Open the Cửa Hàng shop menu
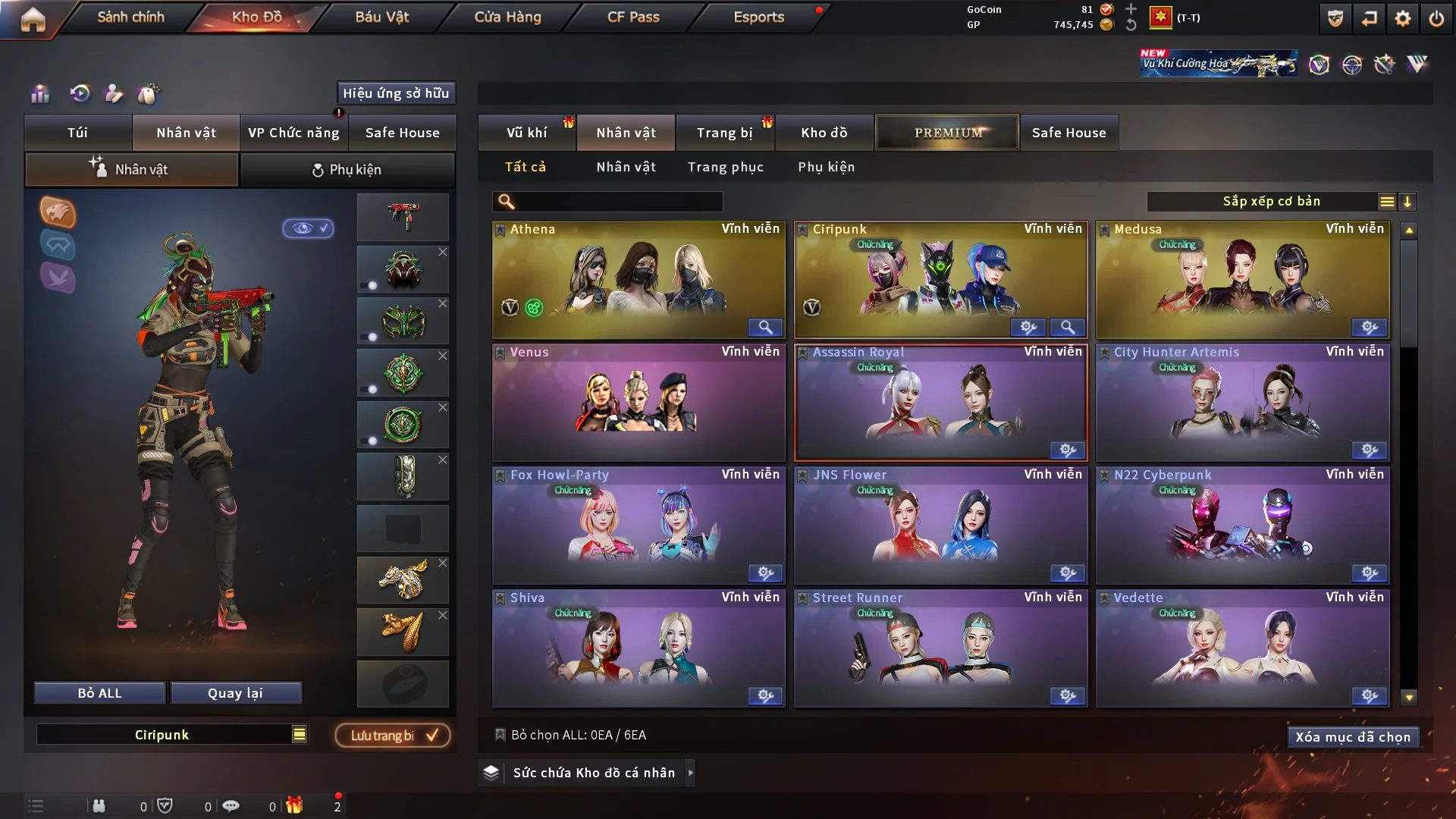The image size is (1456, 819). pyautogui.click(x=507, y=17)
